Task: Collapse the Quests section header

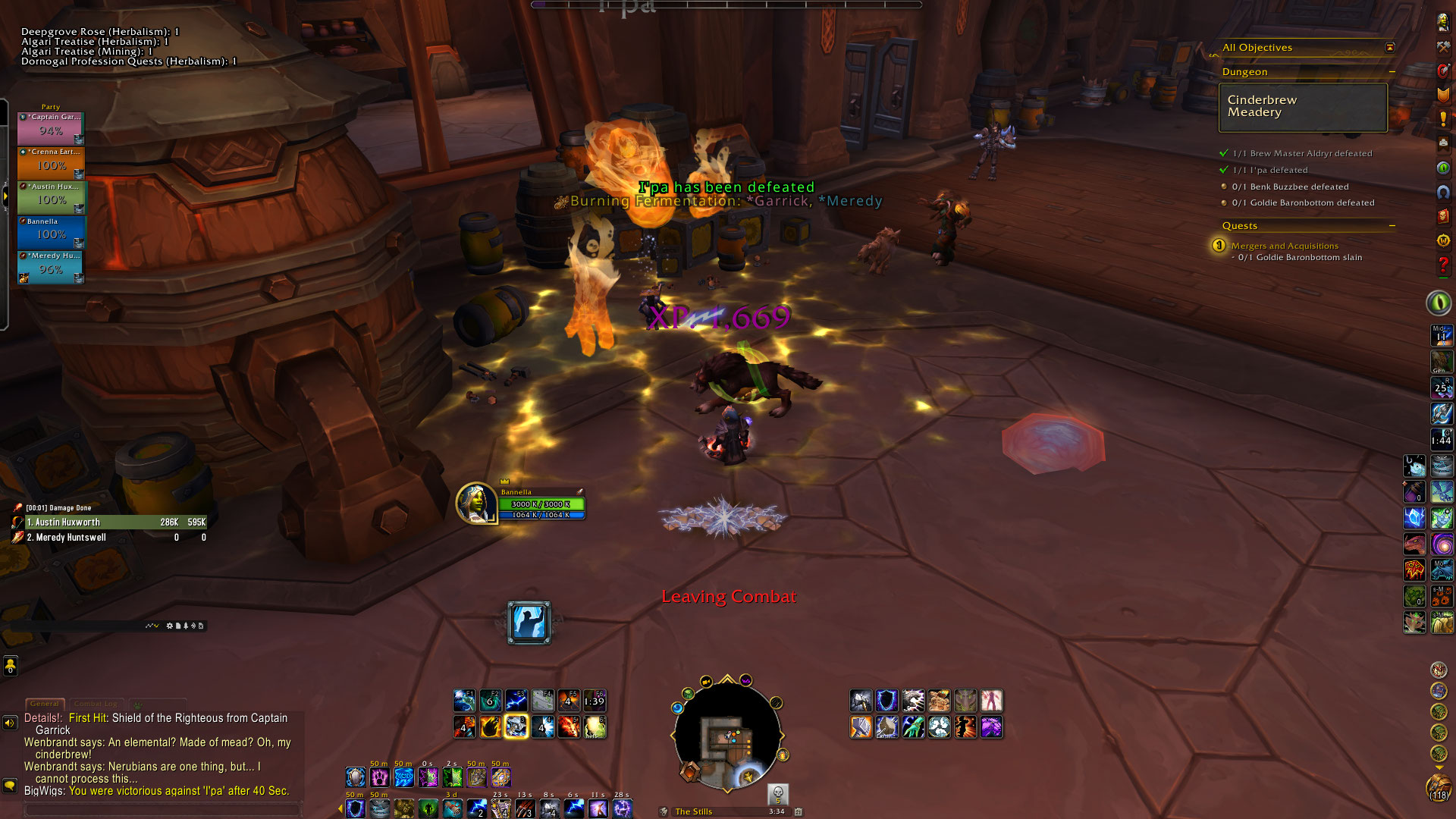Action: [x=1392, y=226]
